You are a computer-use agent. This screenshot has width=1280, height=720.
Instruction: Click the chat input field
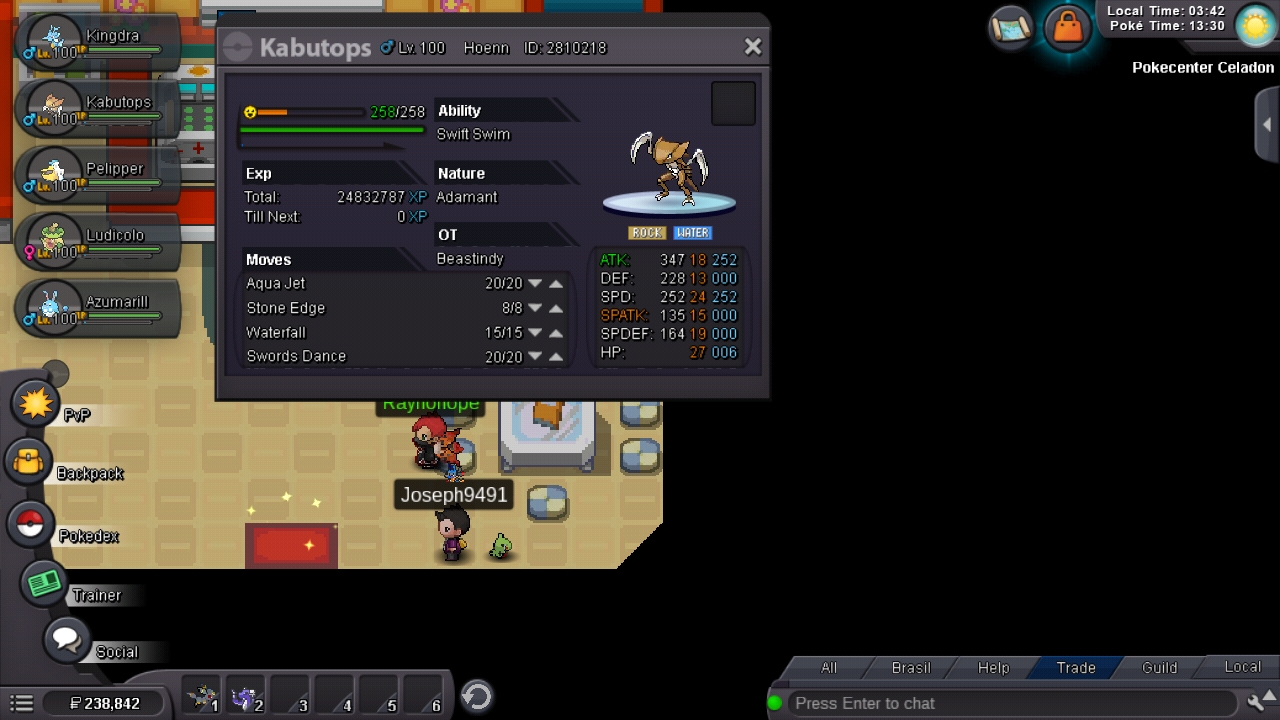click(1010, 703)
